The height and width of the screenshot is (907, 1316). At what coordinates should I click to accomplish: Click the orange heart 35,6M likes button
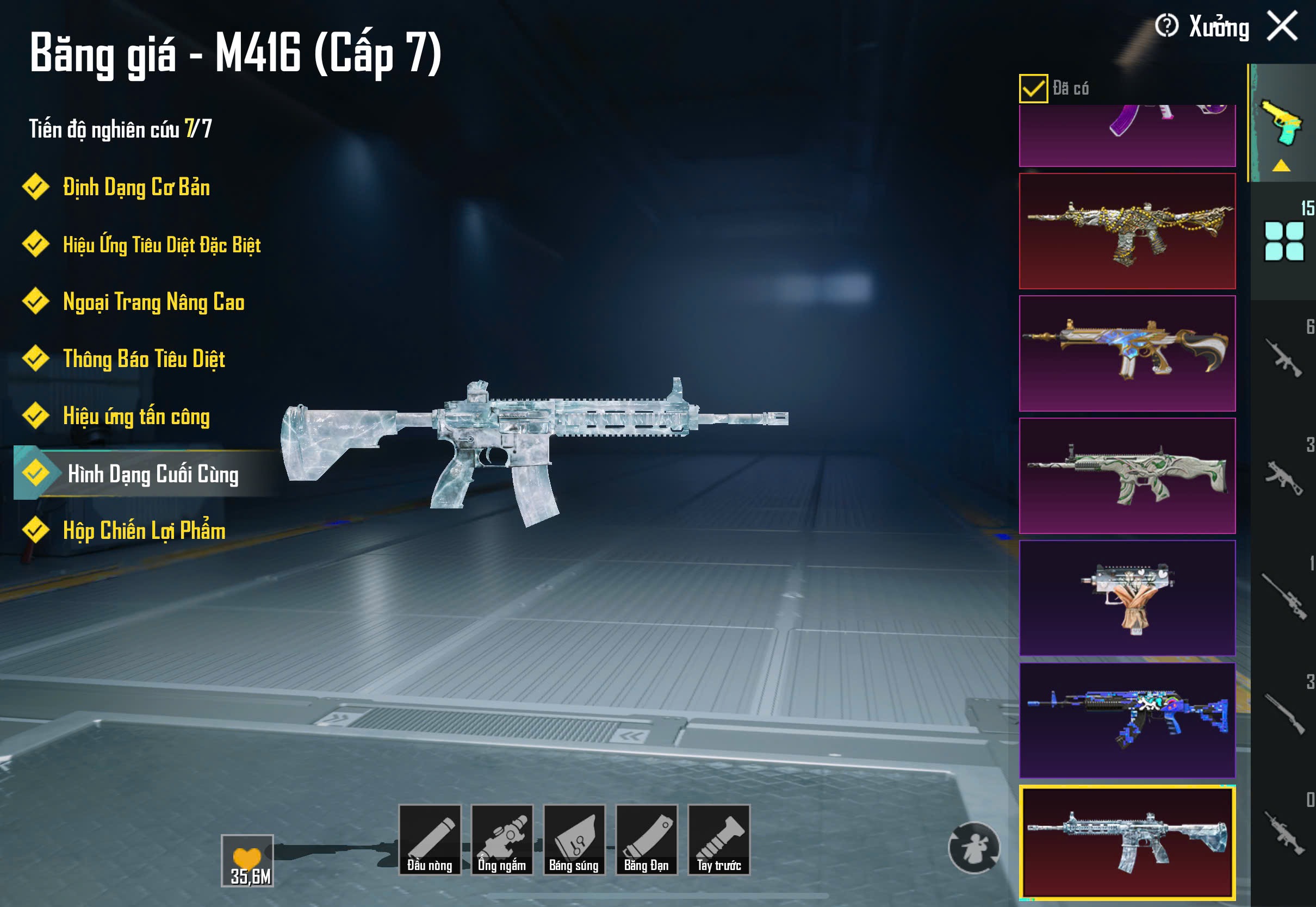click(x=247, y=860)
